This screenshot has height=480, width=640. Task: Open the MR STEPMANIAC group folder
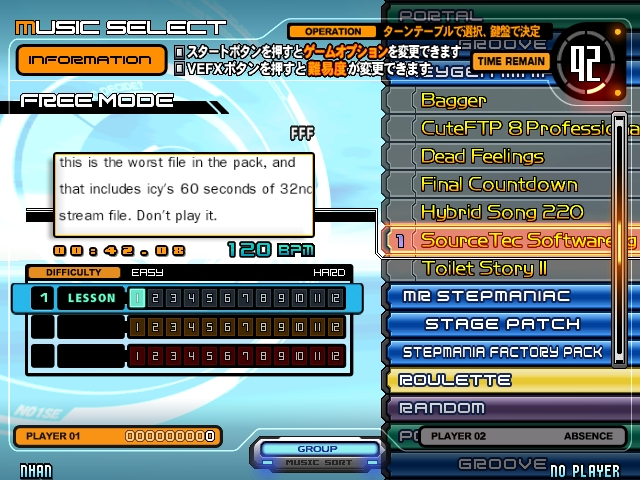tap(500, 296)
